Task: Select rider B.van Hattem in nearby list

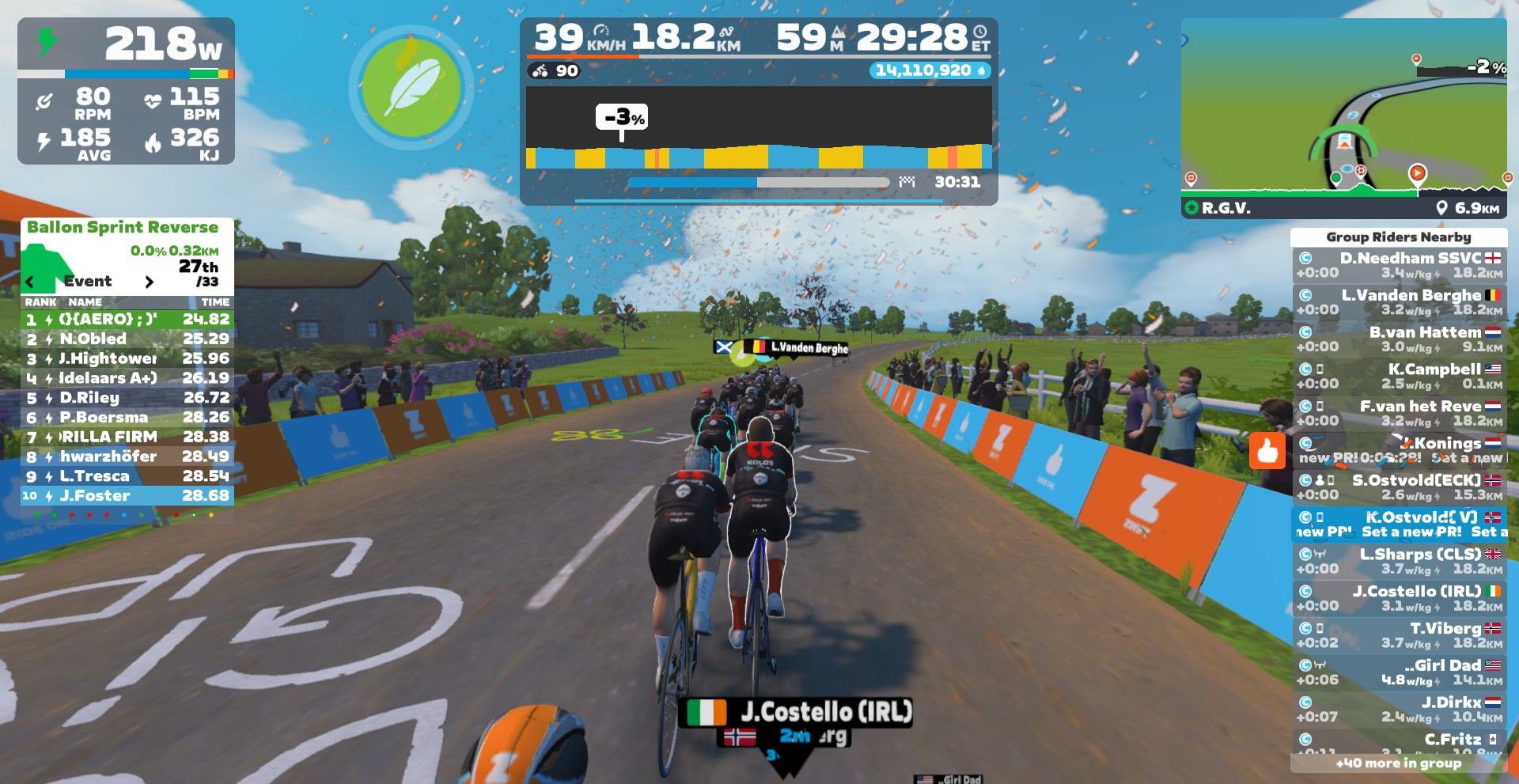Action: pyautogui.click(x=1399, y=339)
